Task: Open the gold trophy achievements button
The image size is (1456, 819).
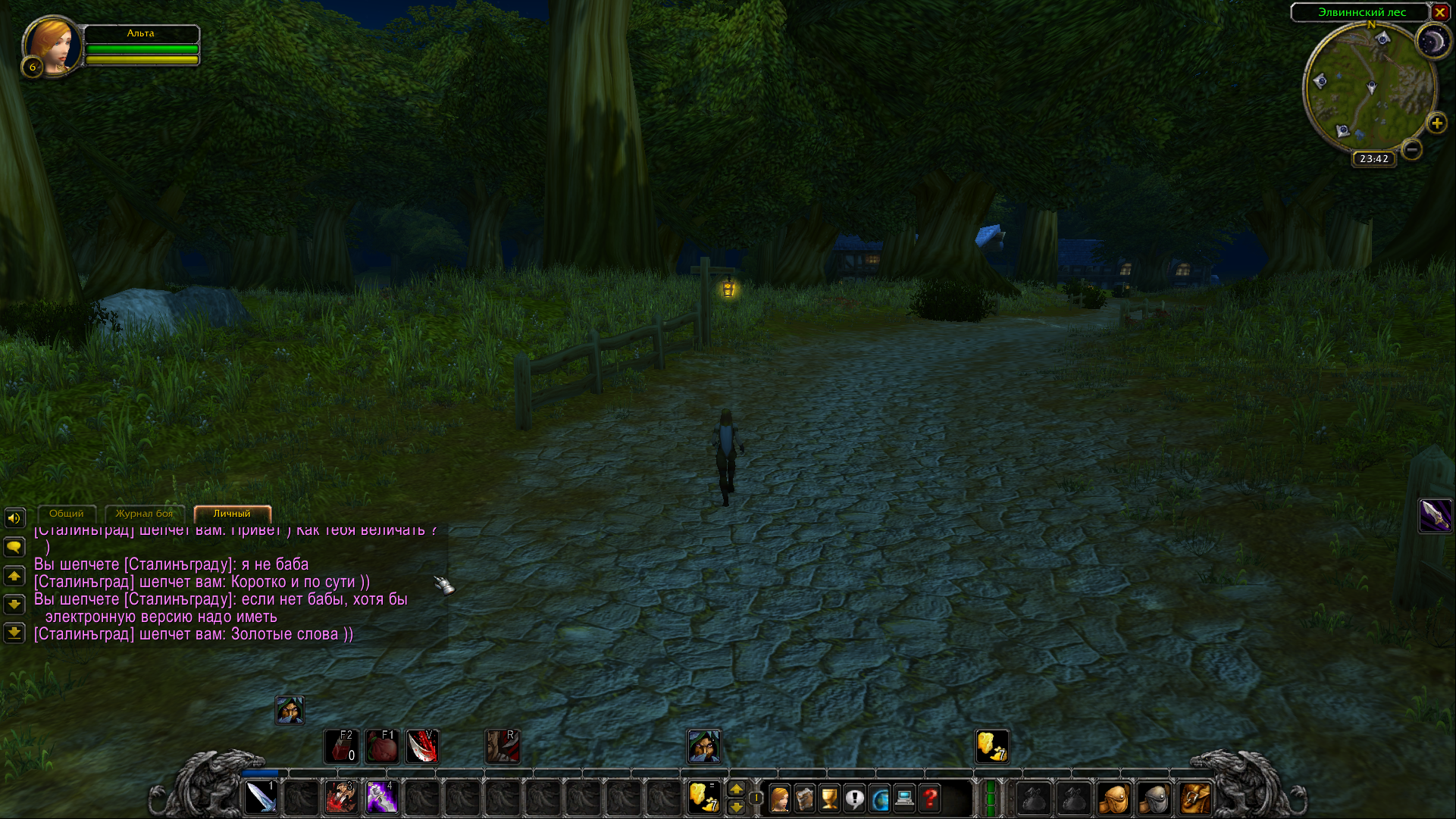Action: 829,799
